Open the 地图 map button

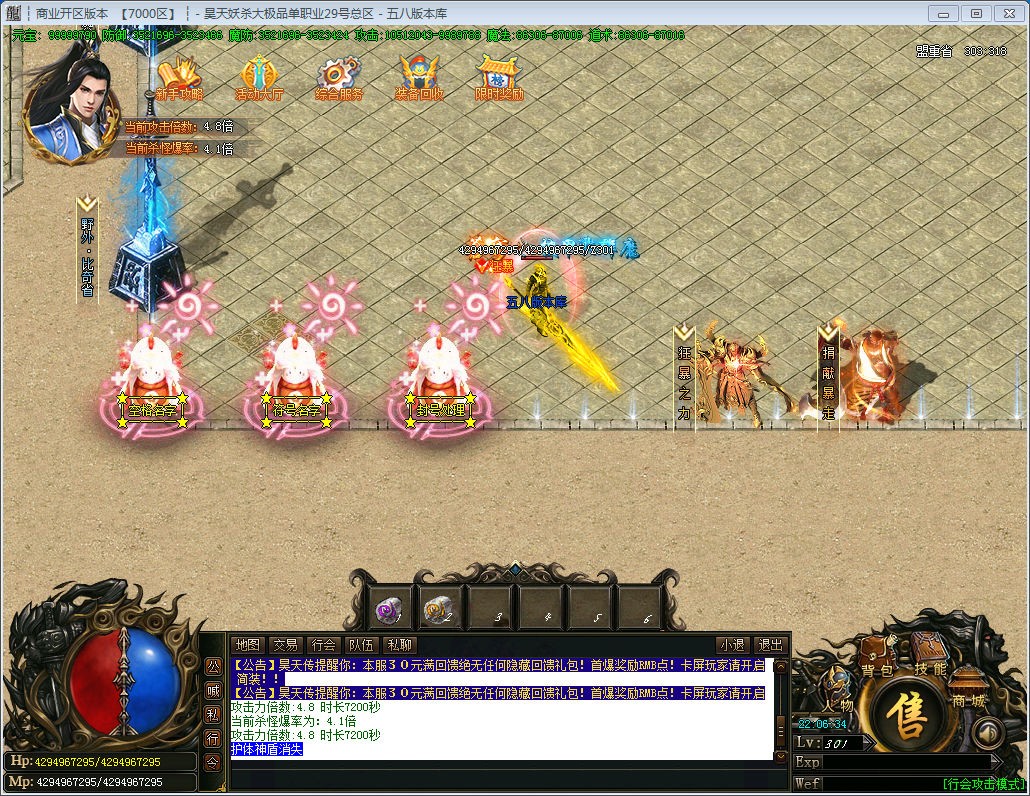point(247,645)
